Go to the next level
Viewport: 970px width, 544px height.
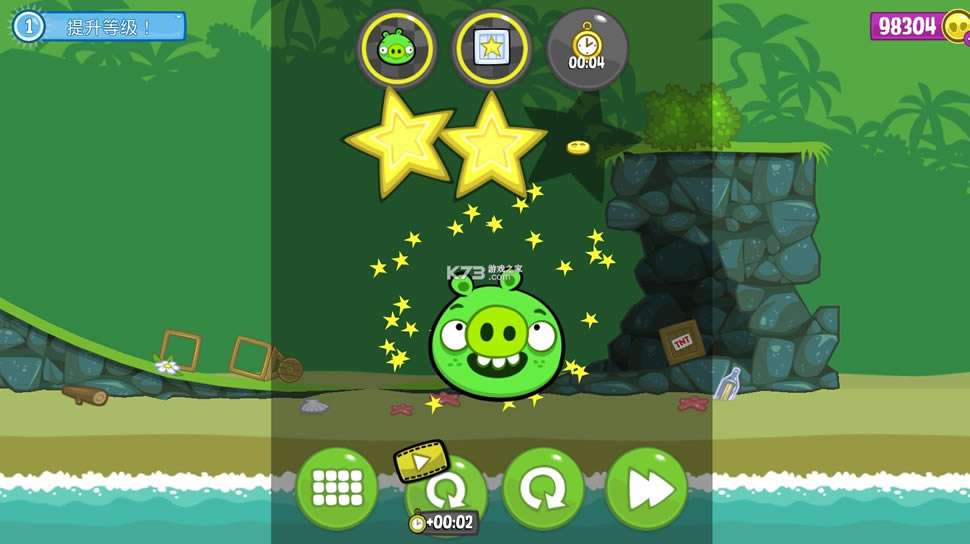[x=646, y=488]
